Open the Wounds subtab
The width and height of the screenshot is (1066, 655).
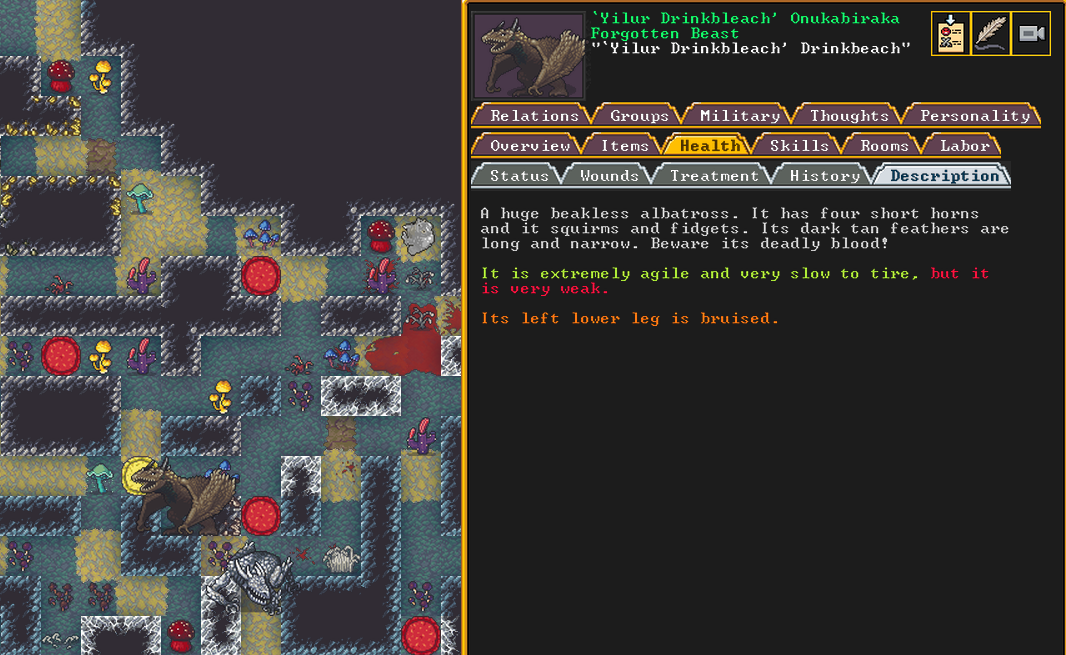coord(608,176)
